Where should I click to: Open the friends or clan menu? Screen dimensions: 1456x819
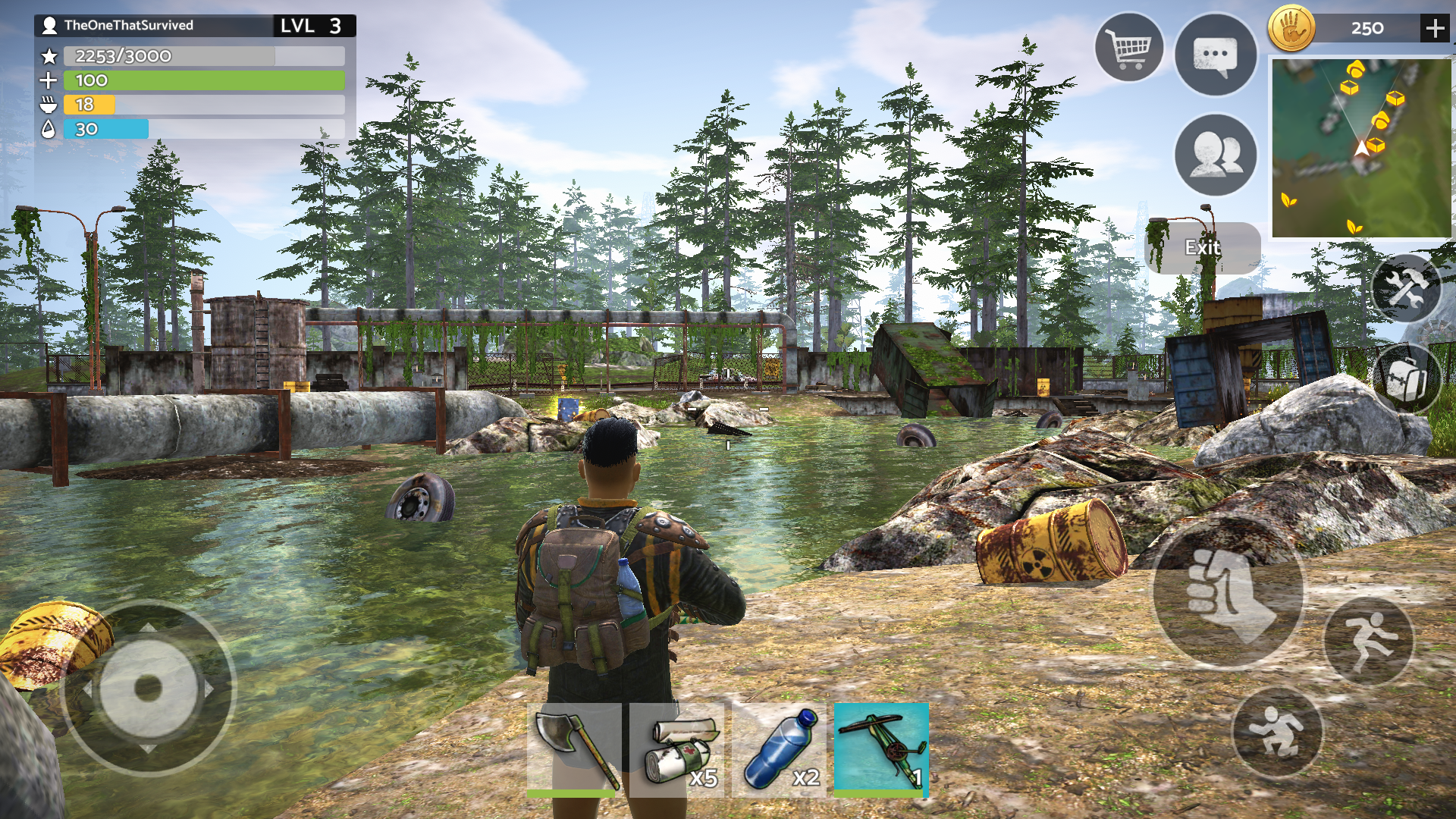tap(1214, 155)
